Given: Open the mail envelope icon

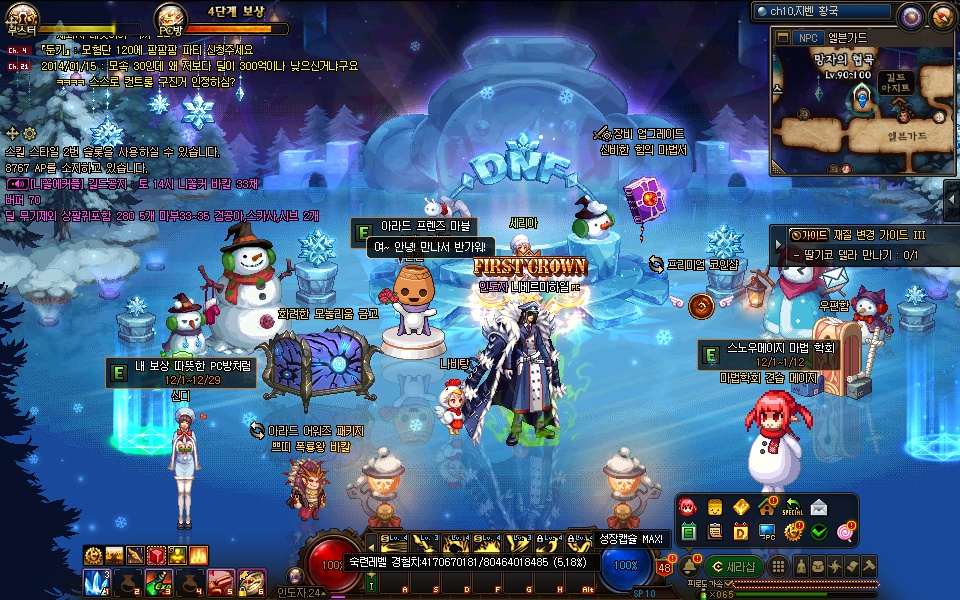Looking at the screenshot, I should pyautogui.click(x=819, y=507).
